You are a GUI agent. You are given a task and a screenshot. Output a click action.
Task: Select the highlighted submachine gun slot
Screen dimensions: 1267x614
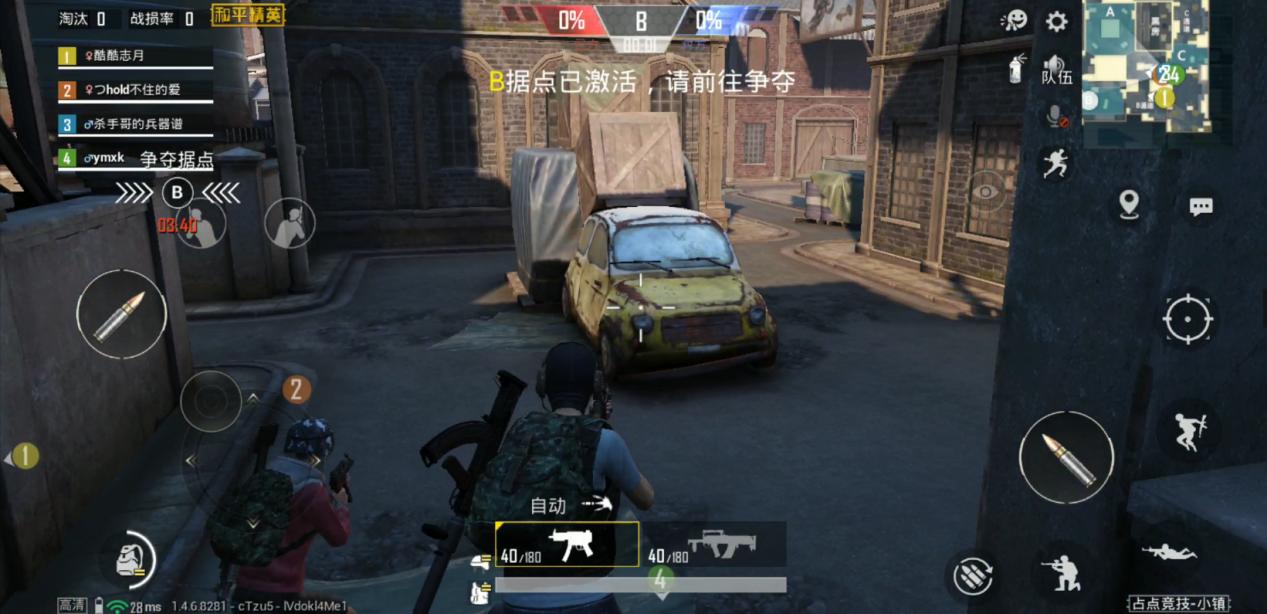[x=568, y=545]
